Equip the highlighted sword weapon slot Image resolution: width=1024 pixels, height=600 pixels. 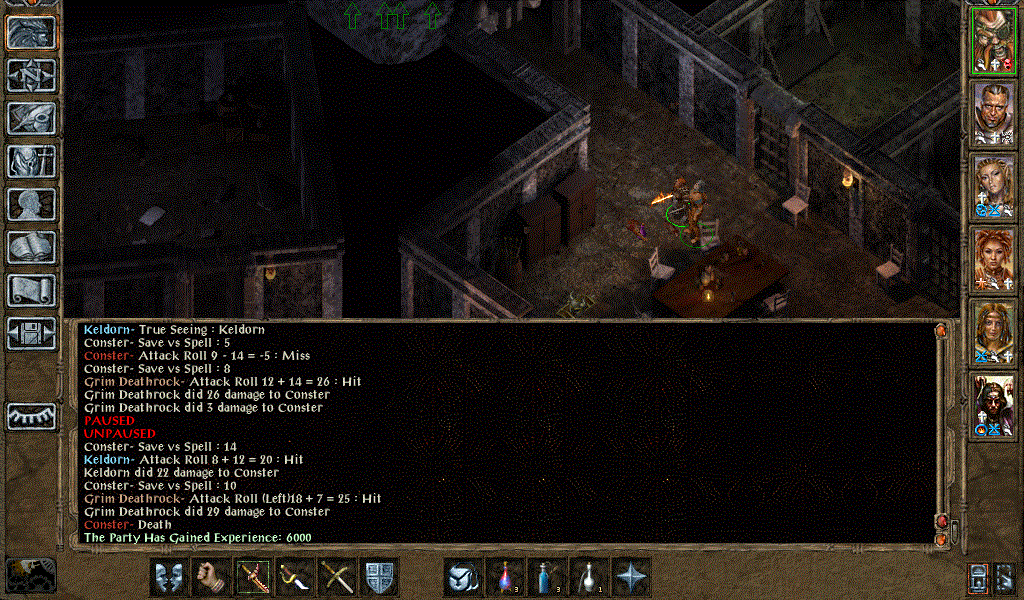pos(254,578)
